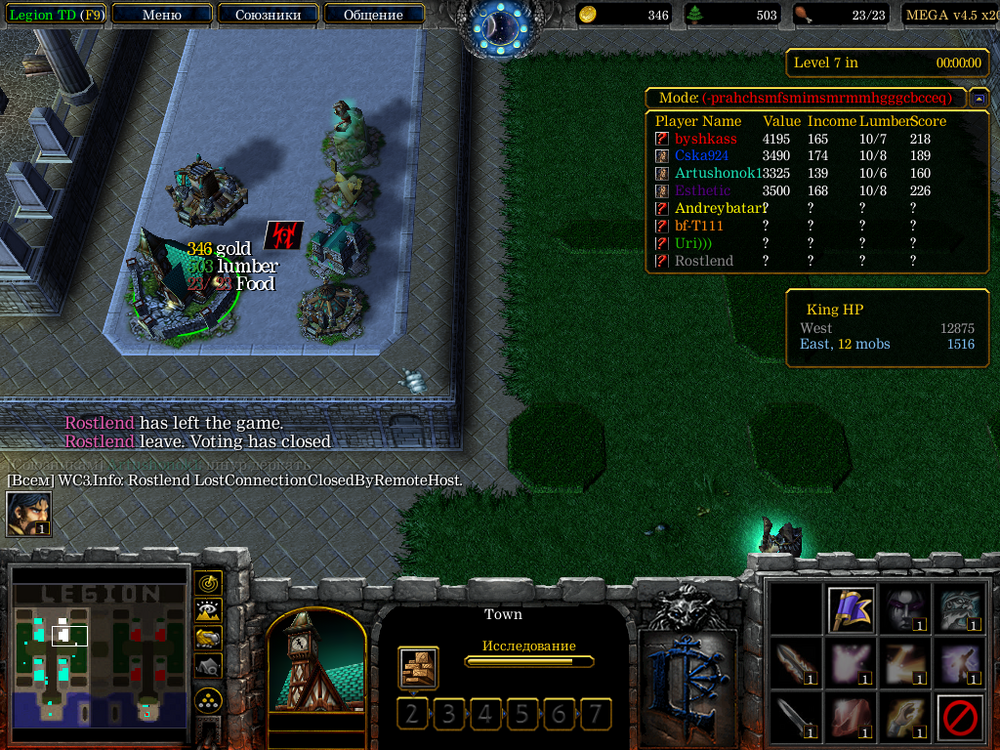Toggle minimap ally color mode button
Viewport: 1000px width, 750px height.
208,637
